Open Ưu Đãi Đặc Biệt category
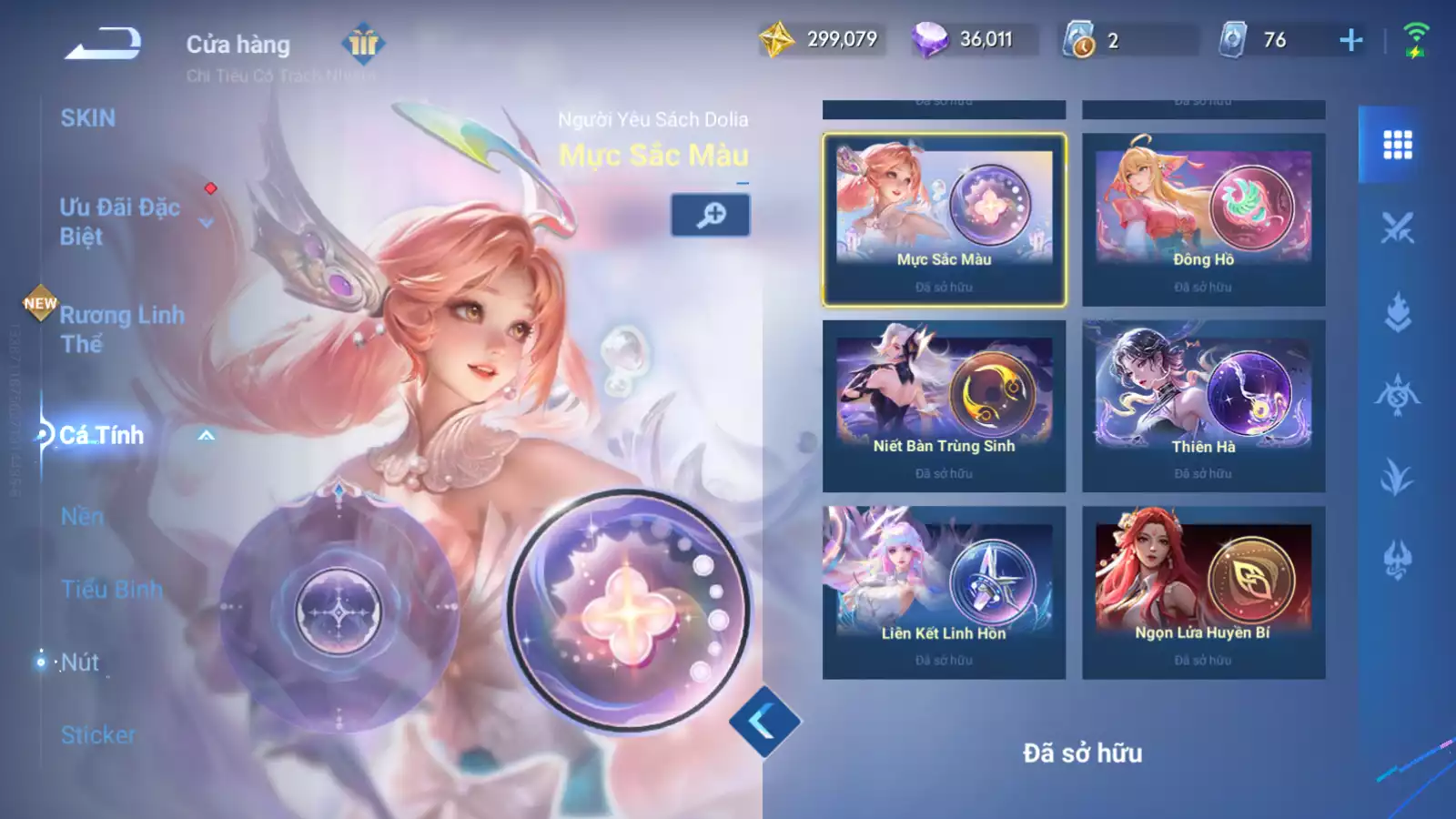 click(119, 221)
